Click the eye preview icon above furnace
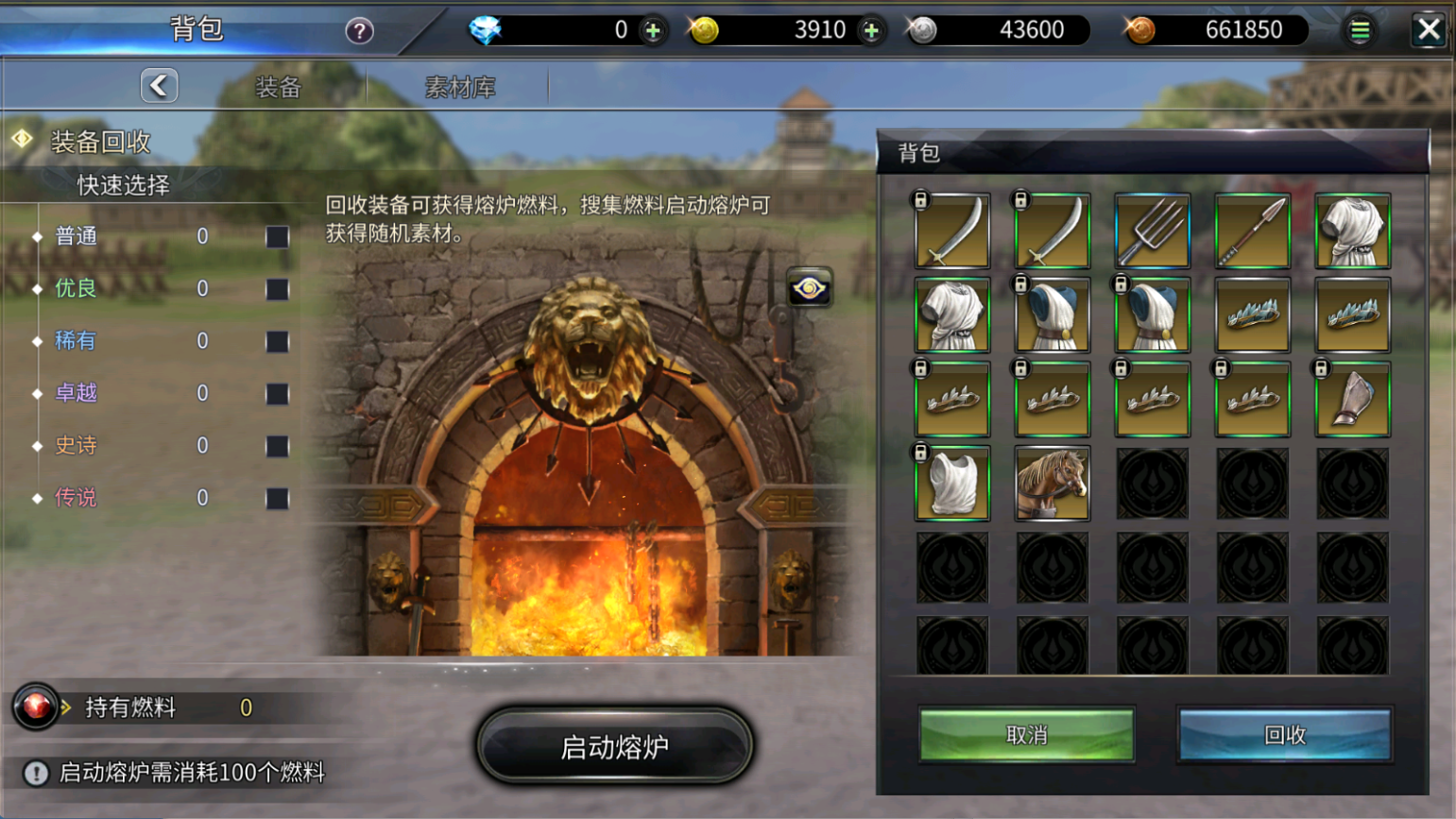Viewport: 1456px width, 819px height. pyautogui.click(x=809, y=288)
